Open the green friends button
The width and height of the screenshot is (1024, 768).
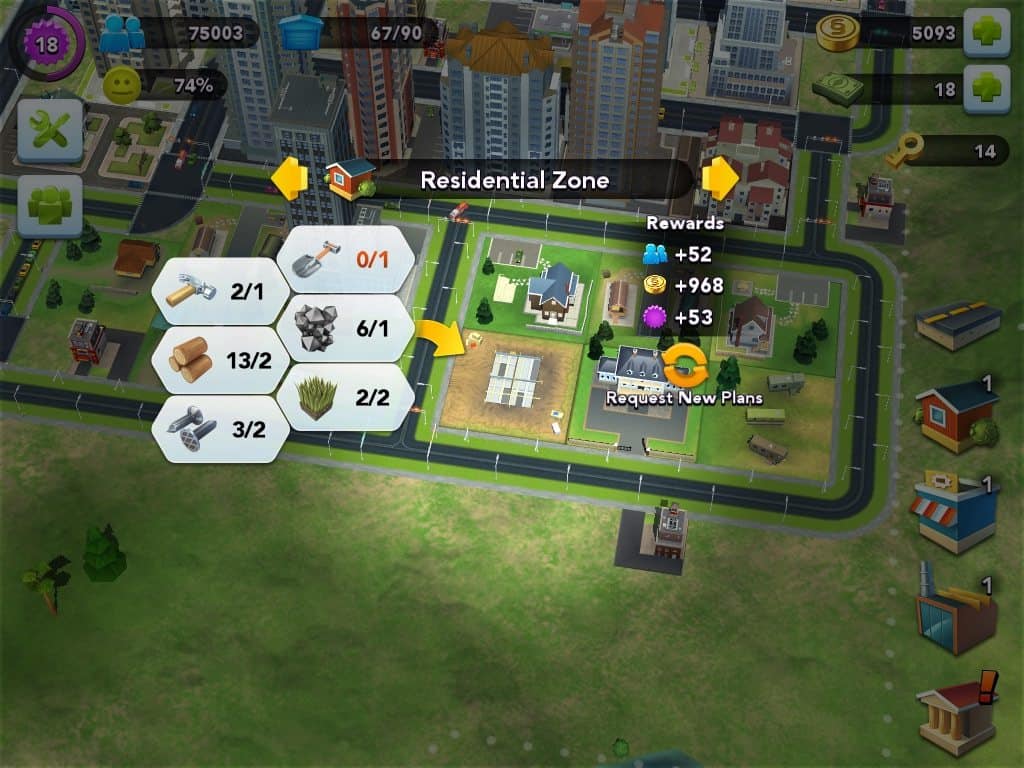[x=50, y=206]
